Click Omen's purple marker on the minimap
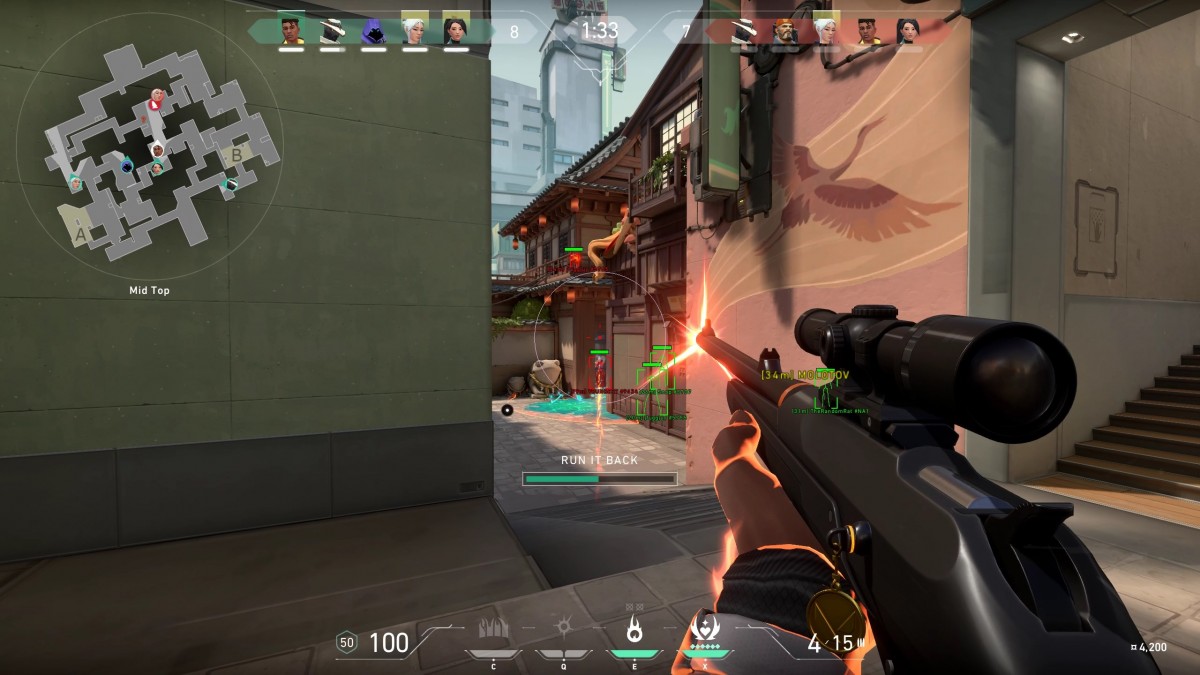 pos(128,165)
